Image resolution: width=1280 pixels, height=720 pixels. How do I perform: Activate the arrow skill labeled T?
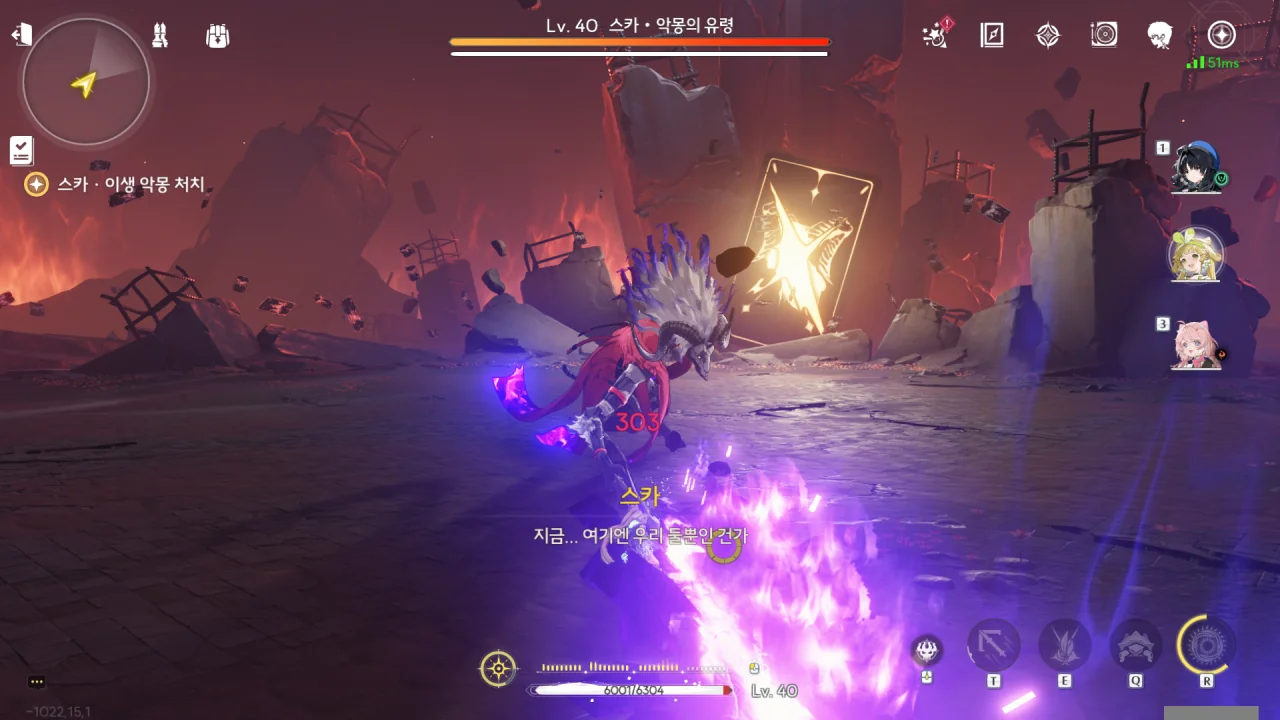[x=993, y=646]
